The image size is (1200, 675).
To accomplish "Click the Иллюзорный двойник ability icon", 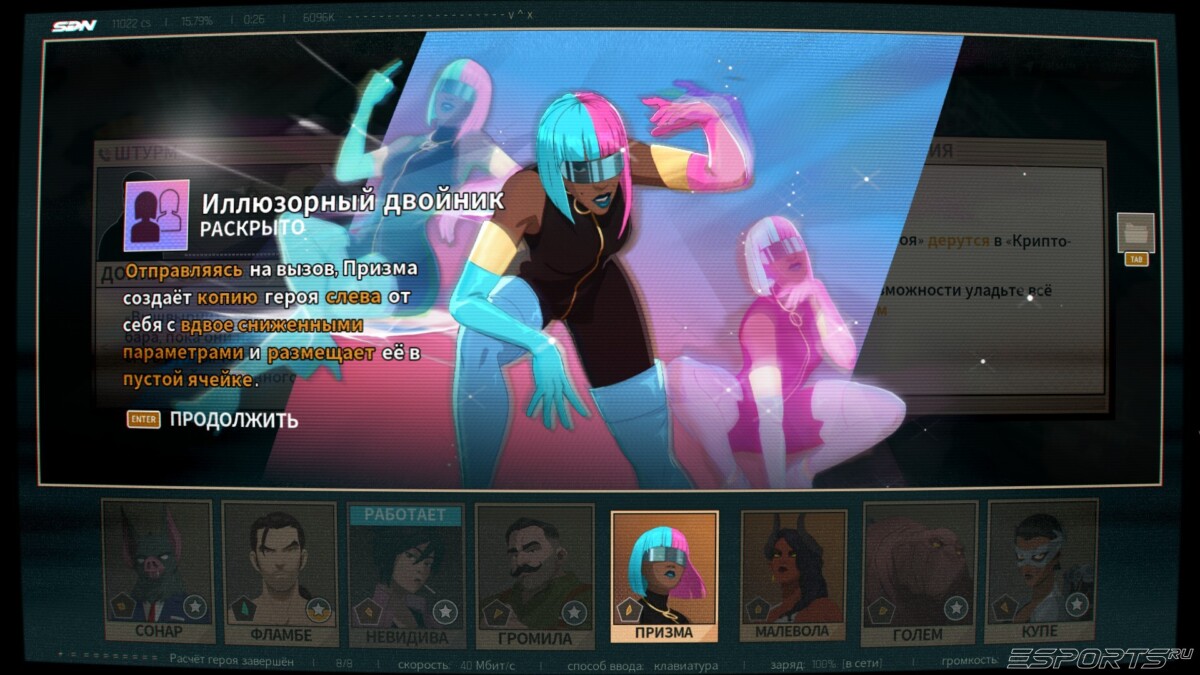I will point(156,215).
